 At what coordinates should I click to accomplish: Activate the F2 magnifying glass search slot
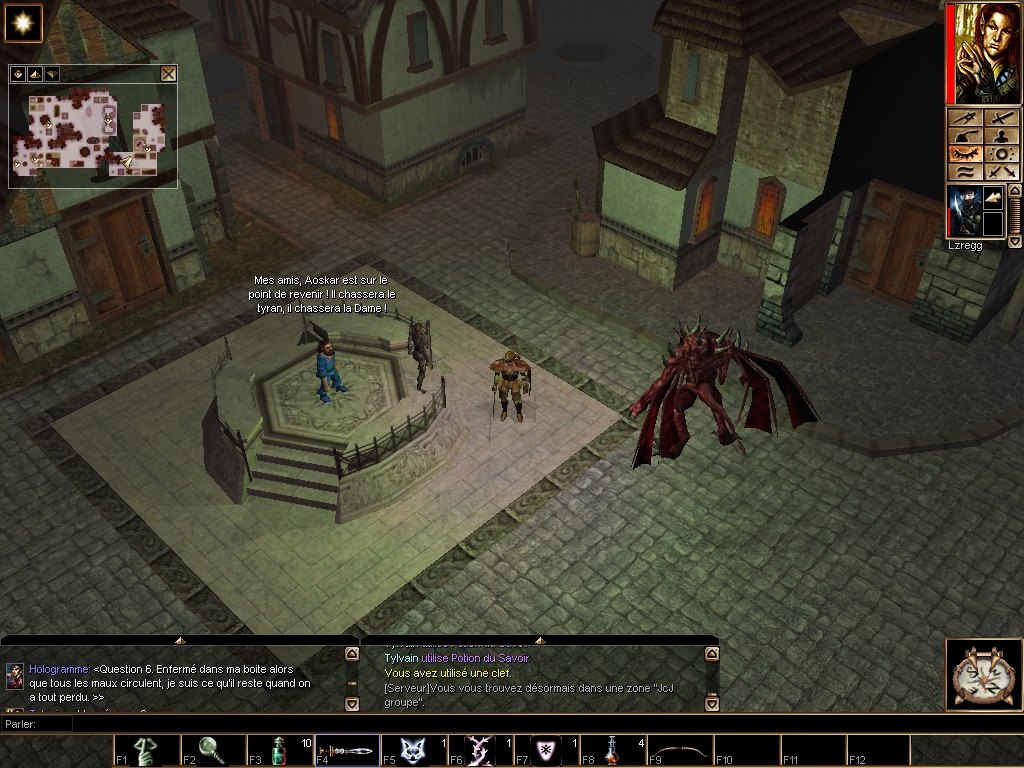click(214, 750)
